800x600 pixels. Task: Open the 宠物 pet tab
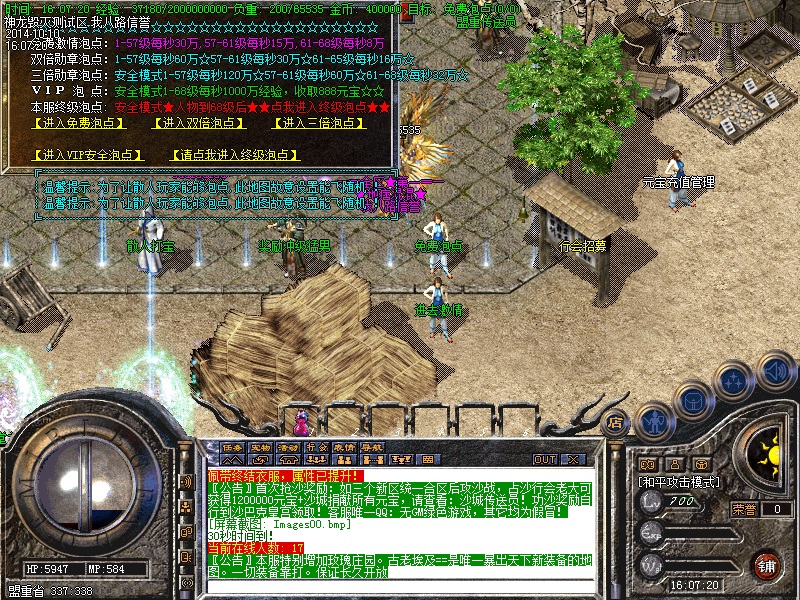pos(261,447)
